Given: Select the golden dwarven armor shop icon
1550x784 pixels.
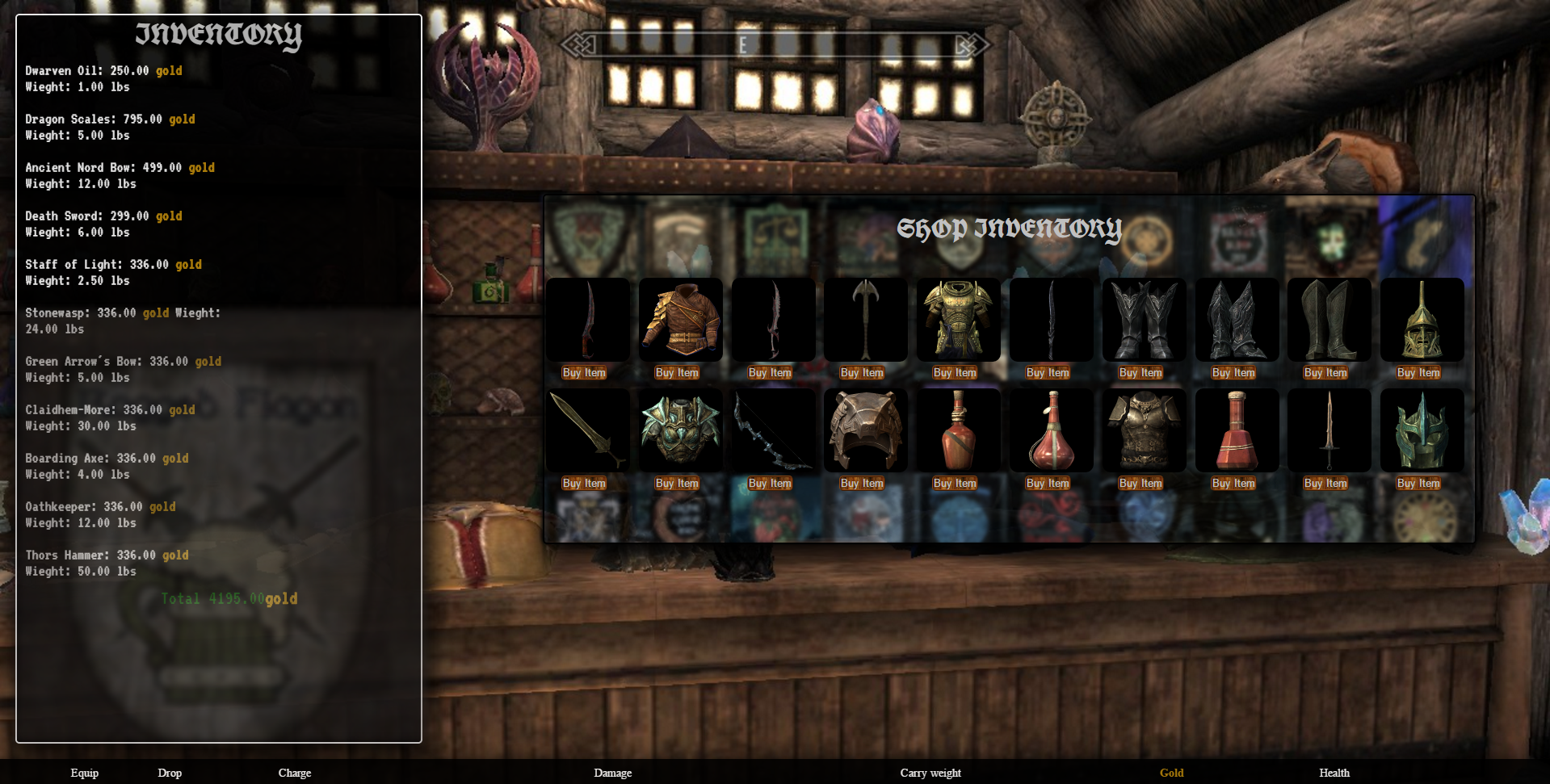Looking at the screenshot, I should (958, 320).
